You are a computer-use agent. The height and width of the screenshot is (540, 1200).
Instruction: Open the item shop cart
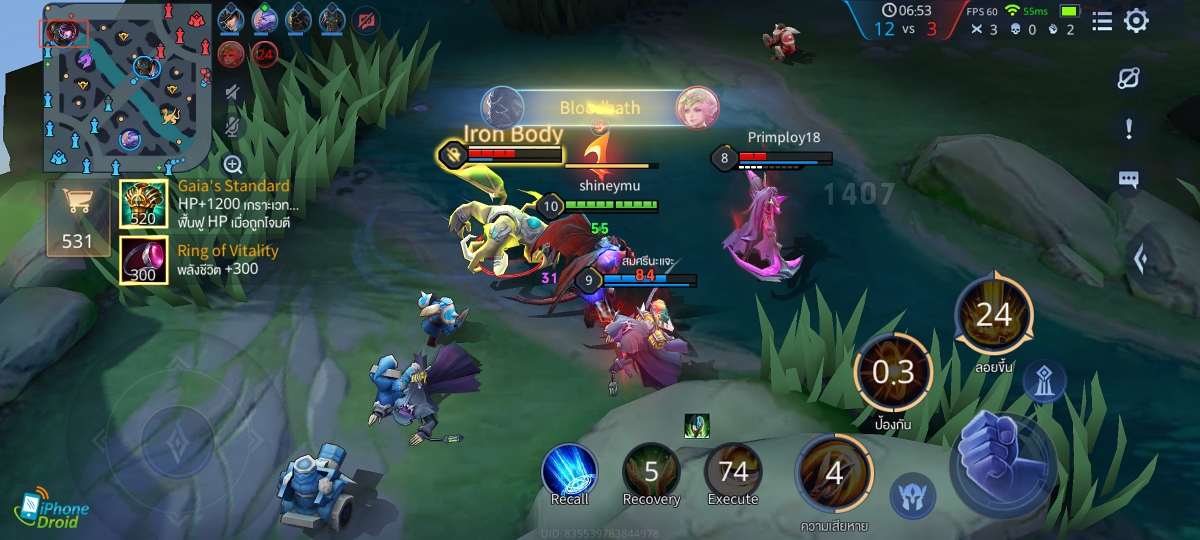pos(77,218)
